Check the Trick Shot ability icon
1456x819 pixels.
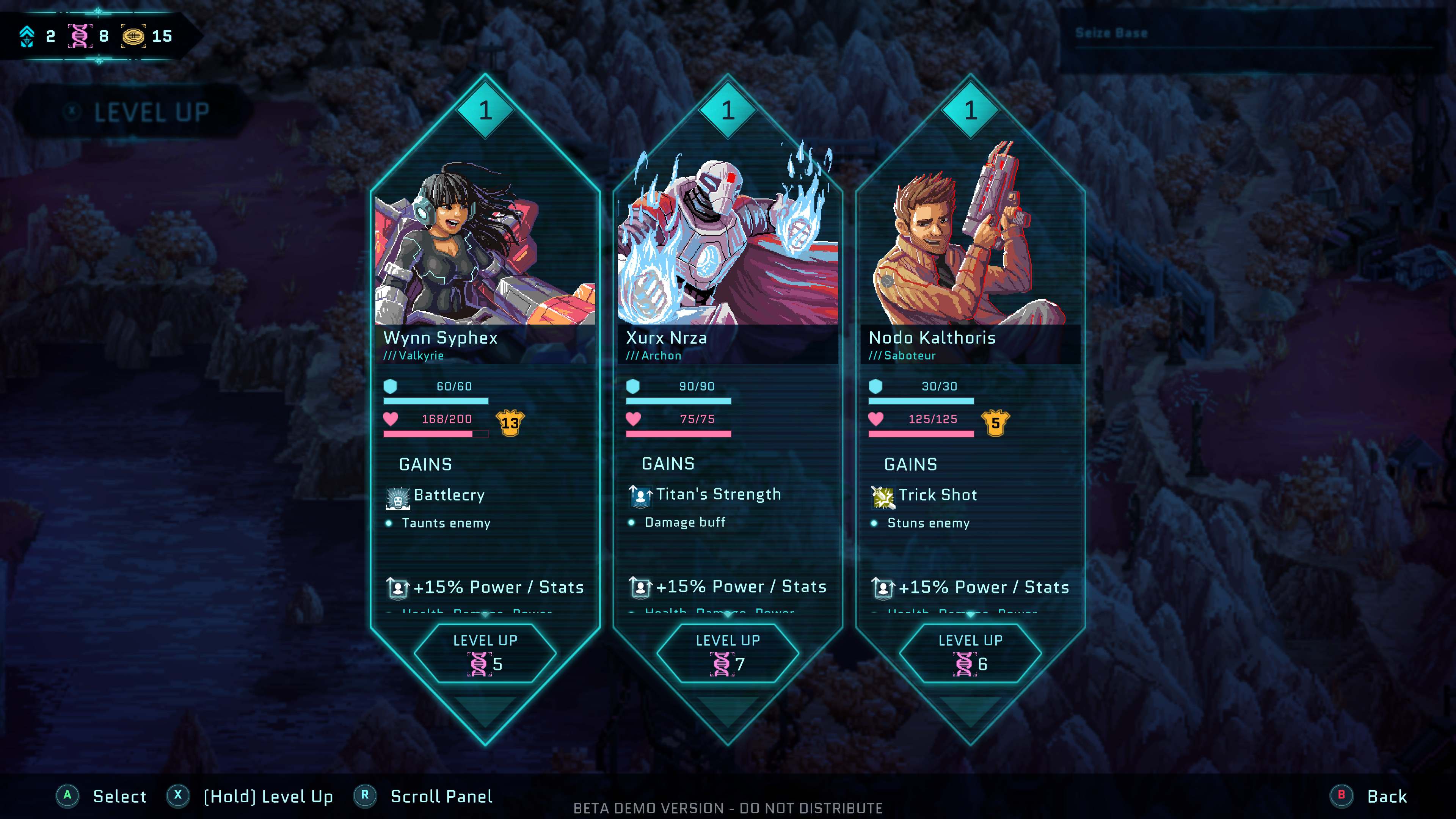coord(883,497)
